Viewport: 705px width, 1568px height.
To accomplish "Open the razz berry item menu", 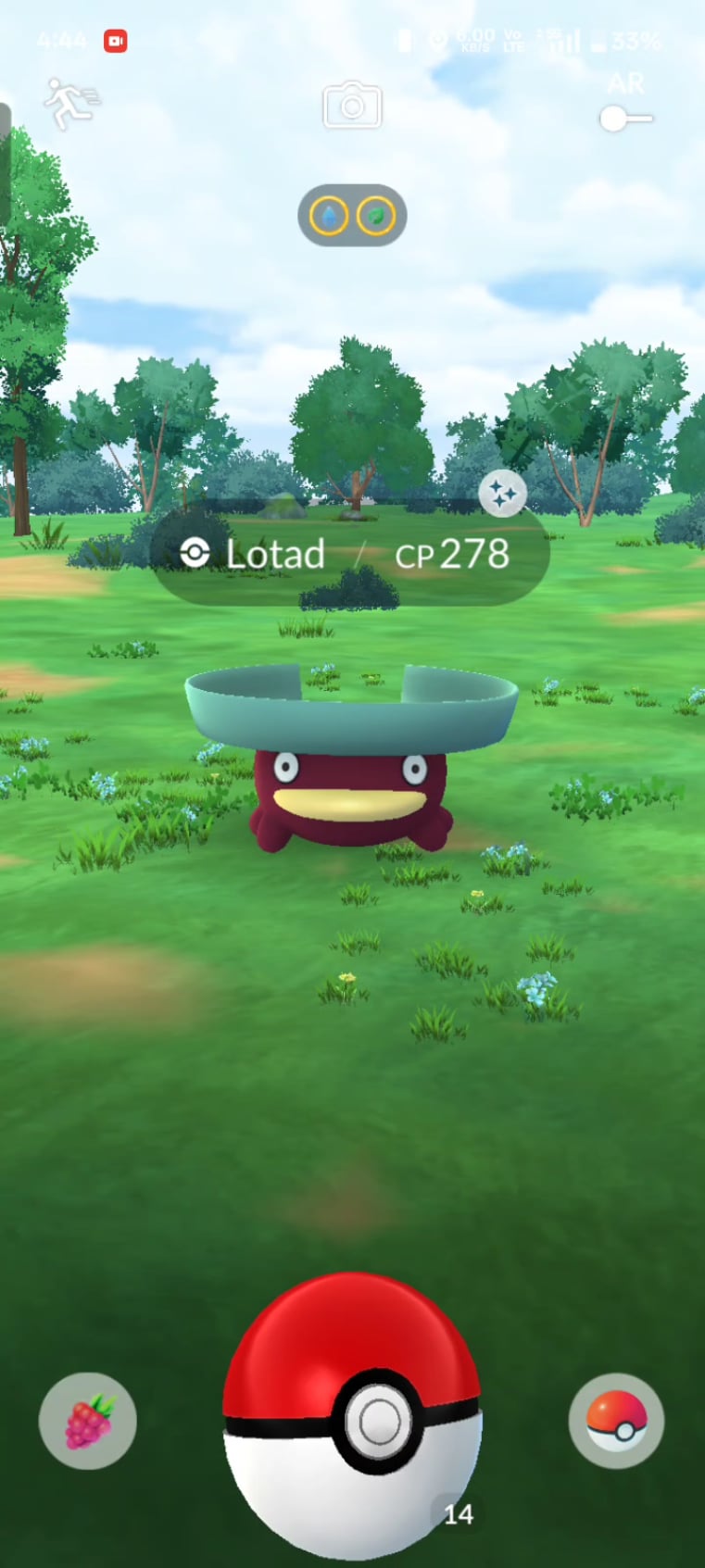I will [x=88, y=1421].
